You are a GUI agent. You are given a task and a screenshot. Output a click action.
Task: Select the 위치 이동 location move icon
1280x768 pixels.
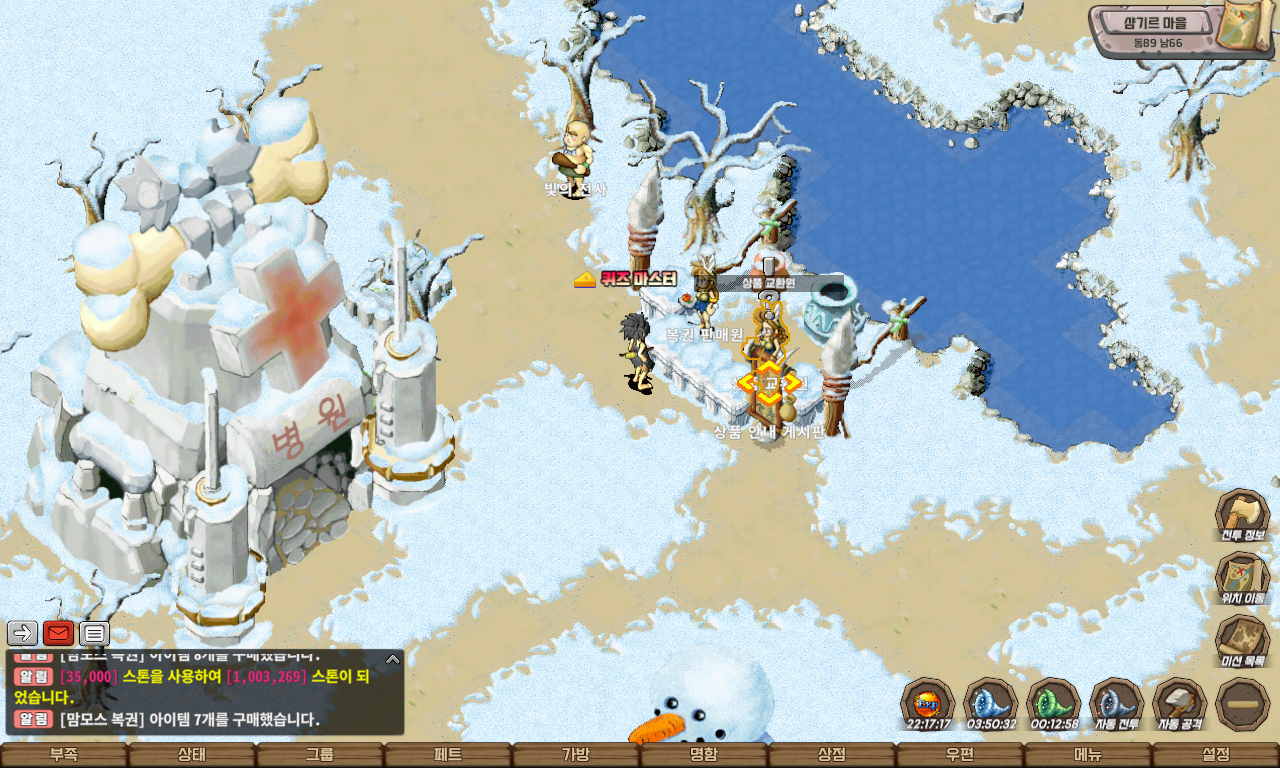click(1242, 578)
